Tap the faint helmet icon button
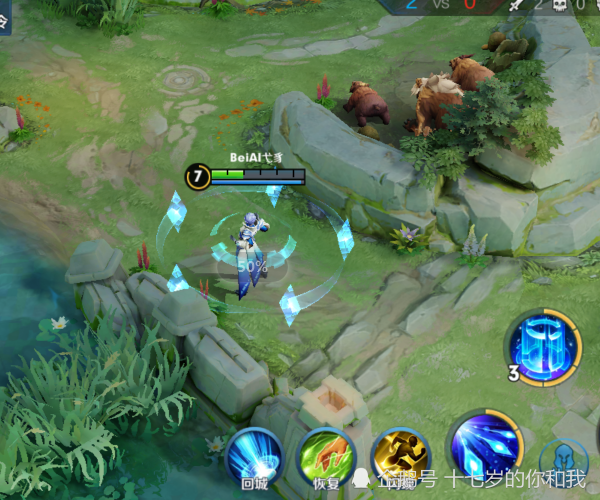Image resolution: width=600 pixels, height=500 pixels. 565,463
